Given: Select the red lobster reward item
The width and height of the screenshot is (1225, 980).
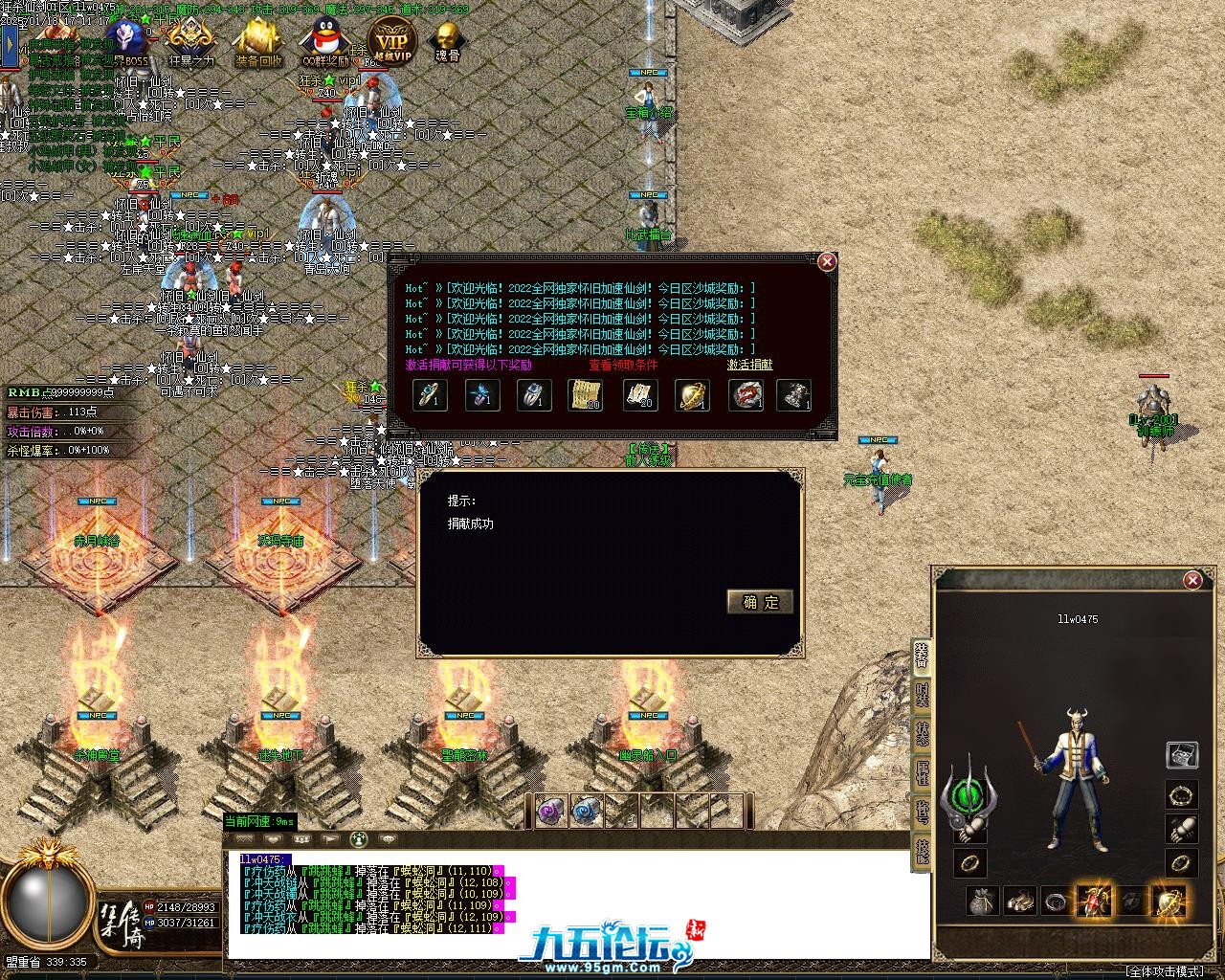Looking at the screenshot, I should click(x=745, y=395).
